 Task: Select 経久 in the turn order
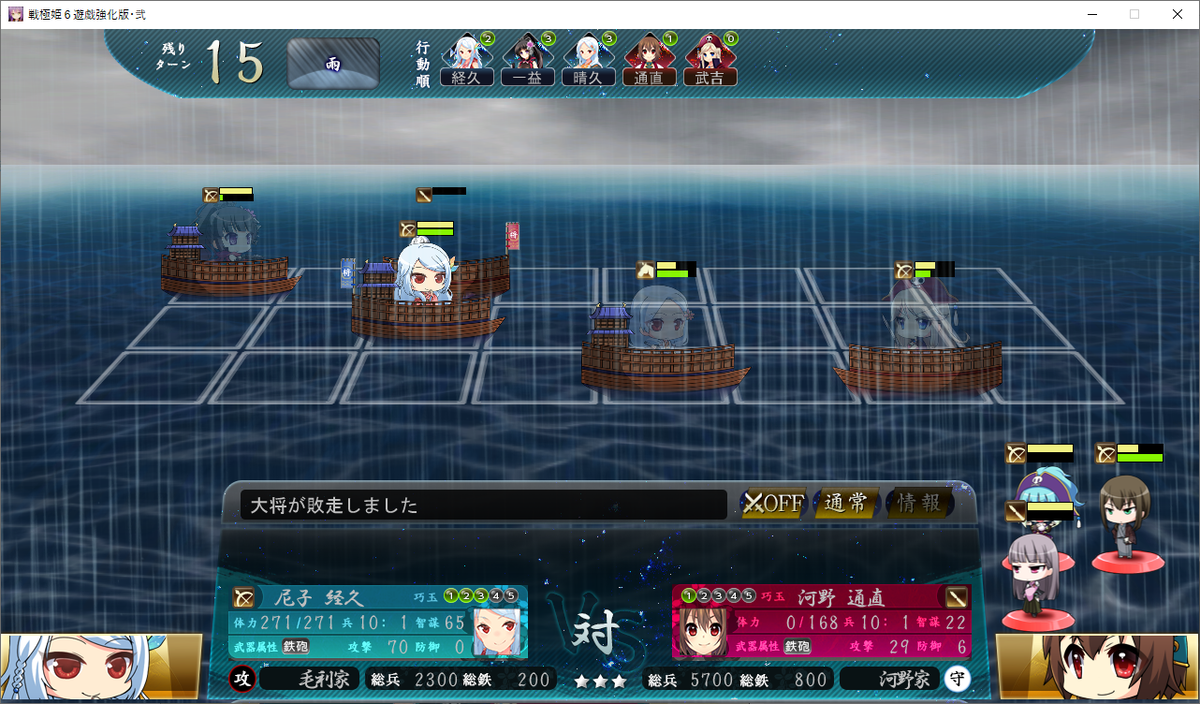tap(466, 62)
